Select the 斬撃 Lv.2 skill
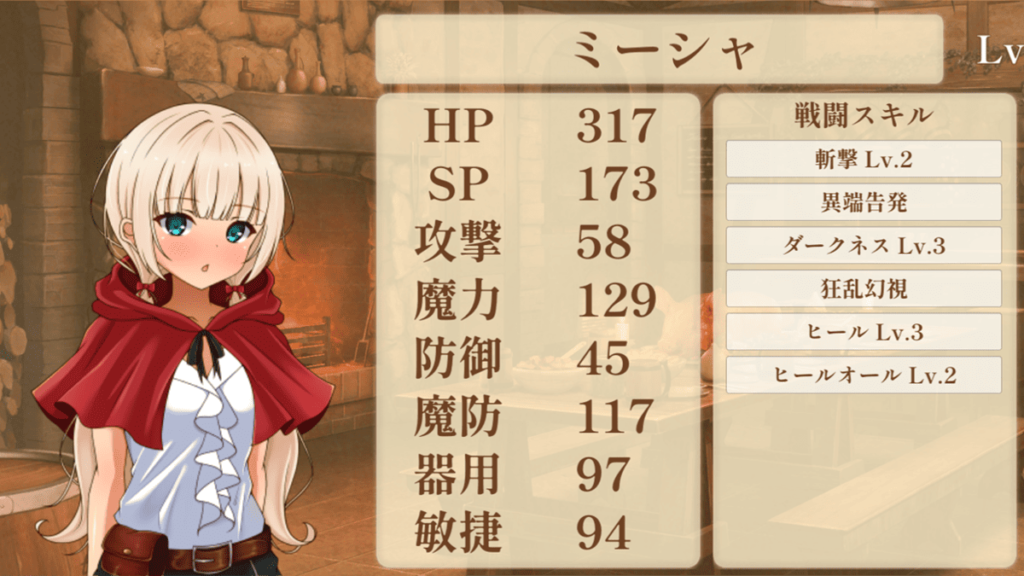Image resolution: width=1024 pixels, height=576 pixels. click(x=863, y=159)
